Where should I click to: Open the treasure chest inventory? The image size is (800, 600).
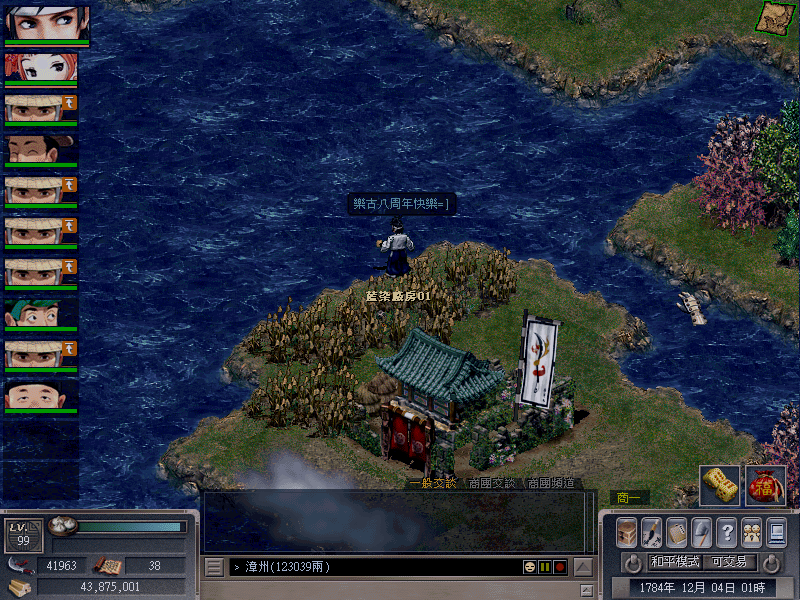point(627,532)
